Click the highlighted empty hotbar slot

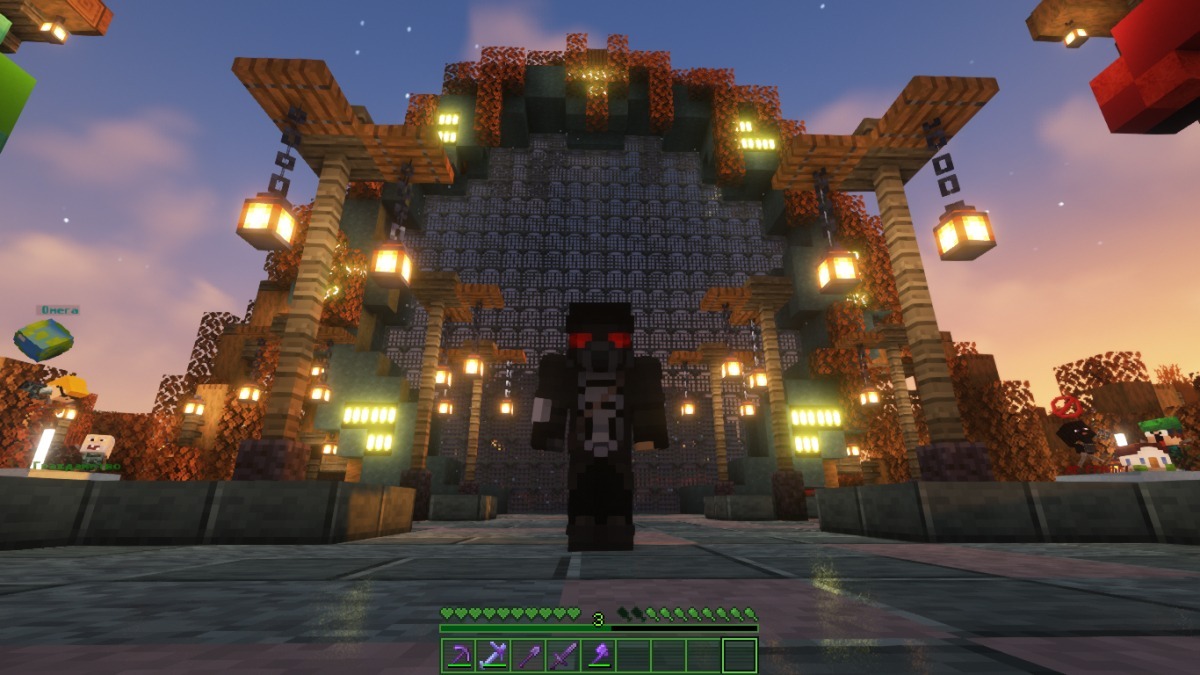(x=739, y=656)
